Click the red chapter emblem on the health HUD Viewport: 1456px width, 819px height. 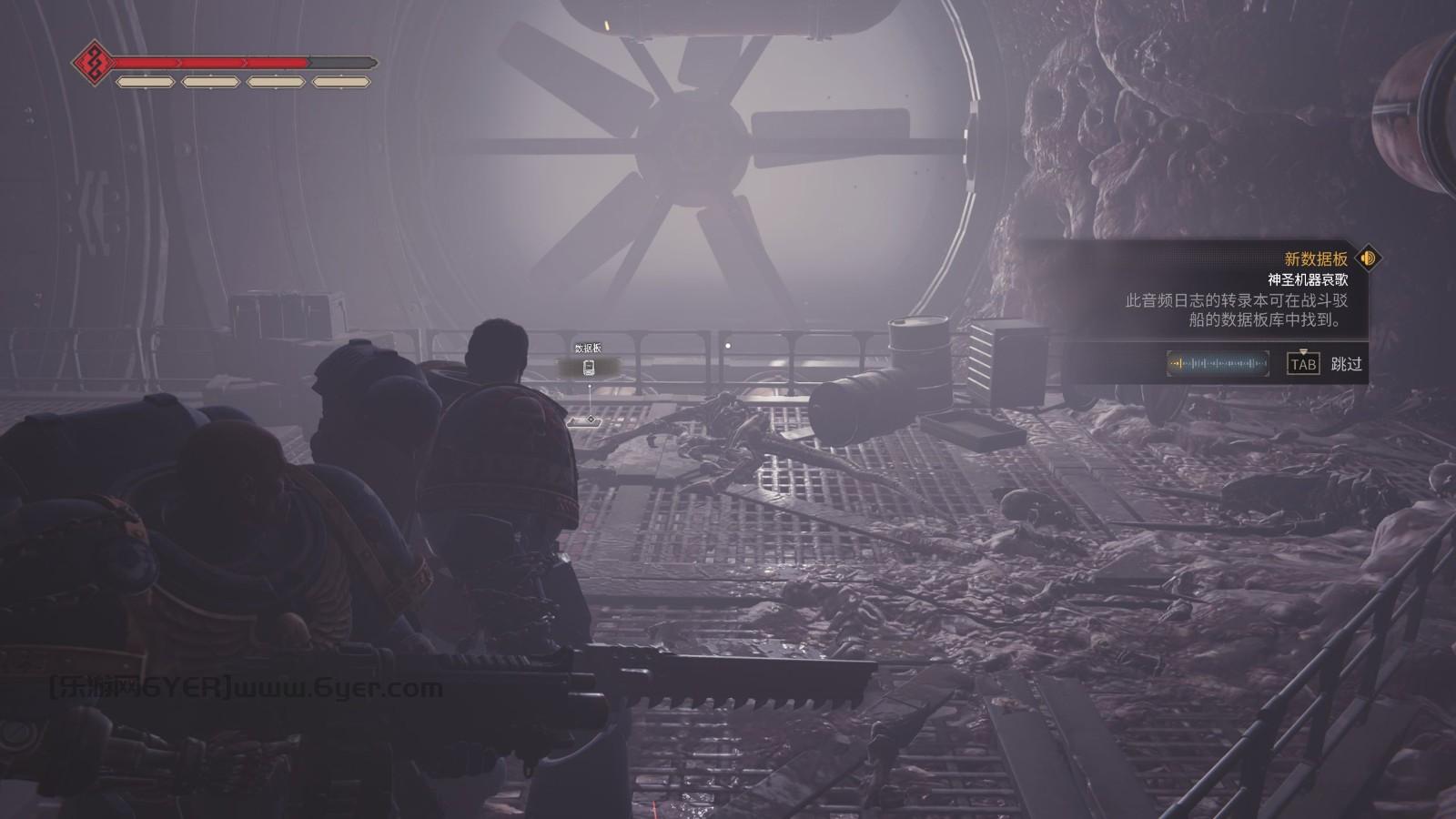pyautogui.click(x=94, y=64)
